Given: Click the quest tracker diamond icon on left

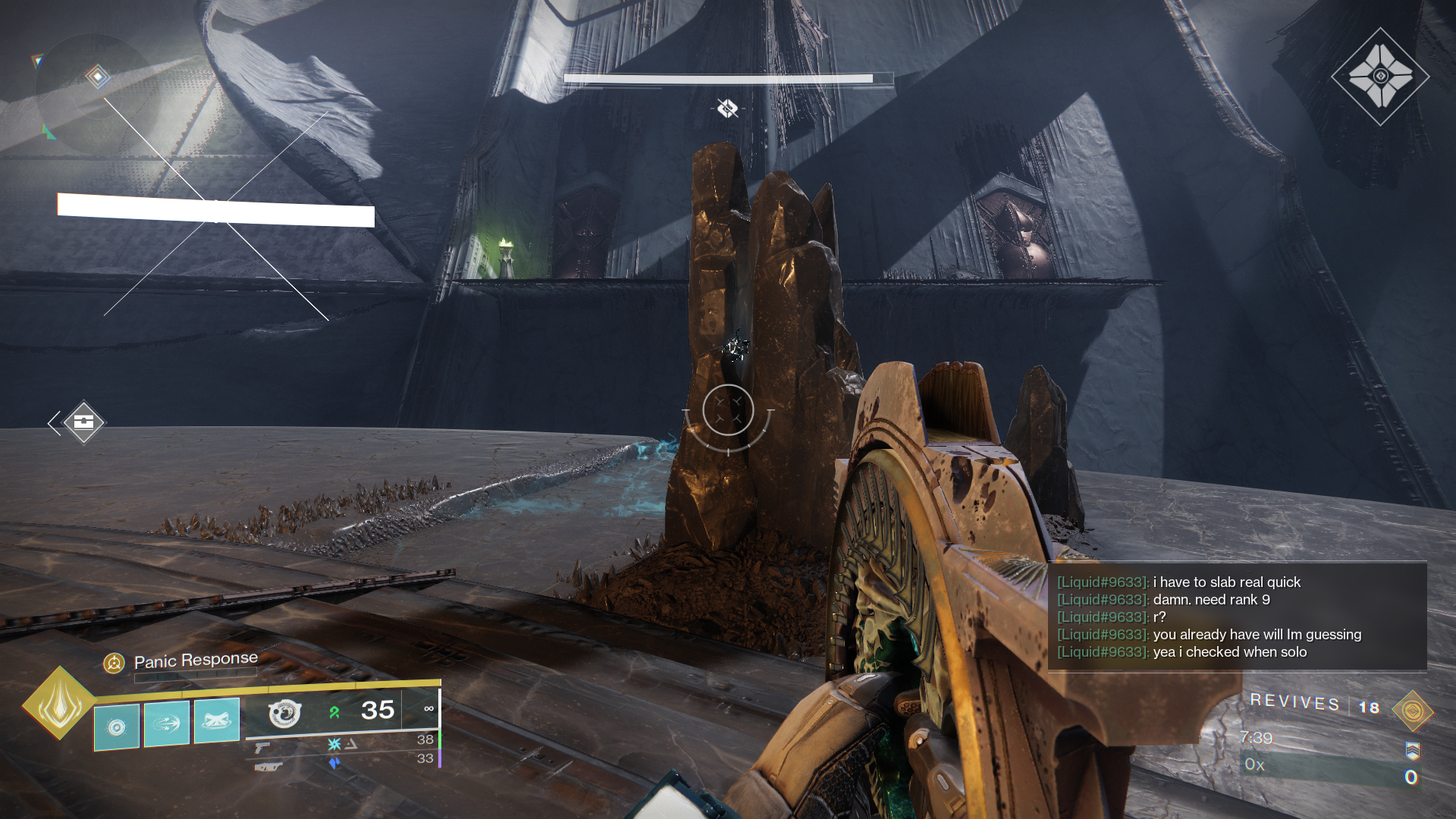Looking at the screenshot, I should (x=83, y=421).
